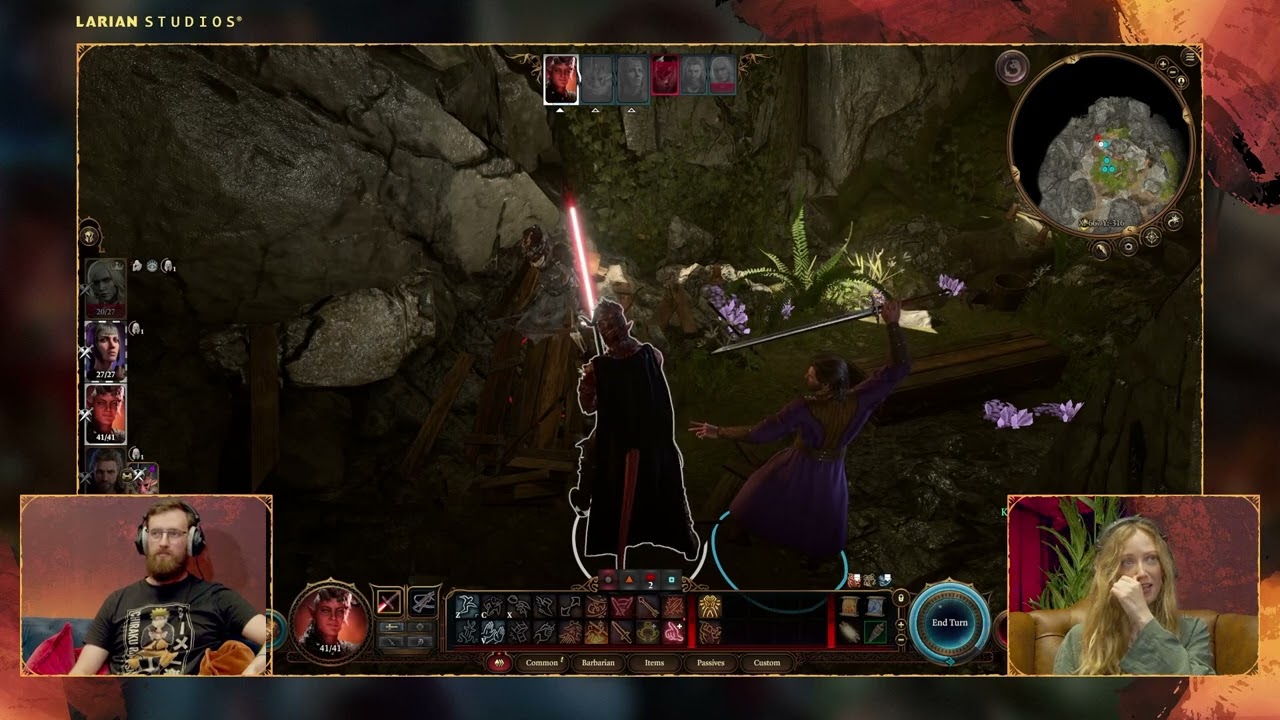Select the glowing red melee weapon slot

[x=388, y=602]
